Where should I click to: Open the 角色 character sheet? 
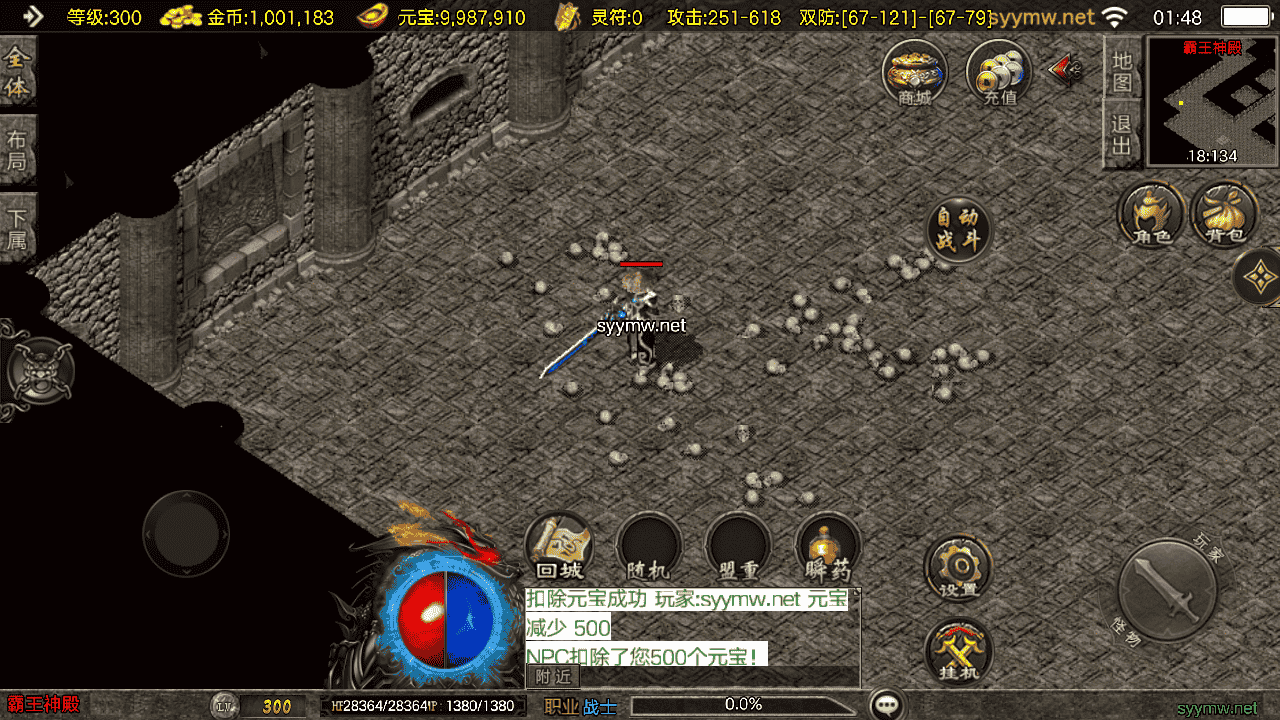(1150, 215)
